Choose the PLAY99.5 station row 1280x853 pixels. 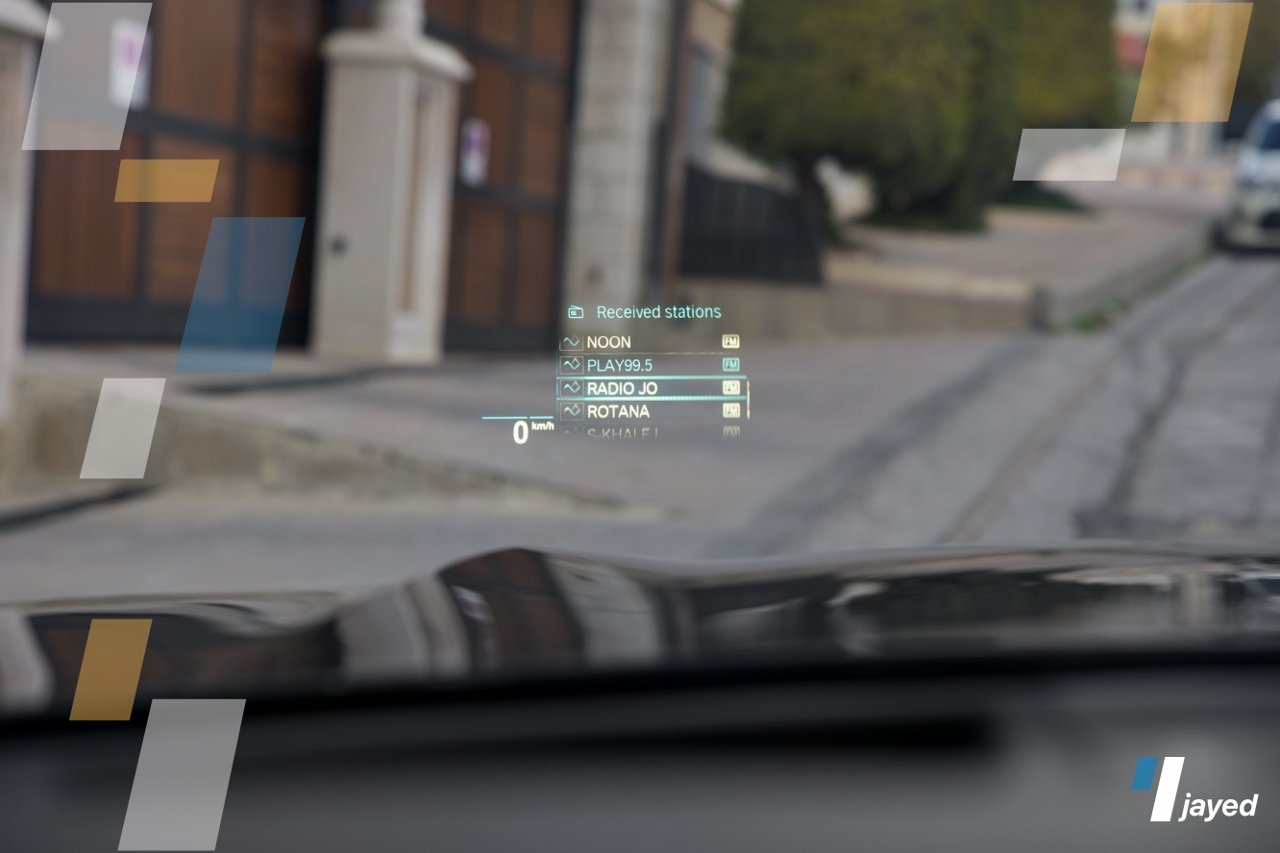(x=650, y=365)
